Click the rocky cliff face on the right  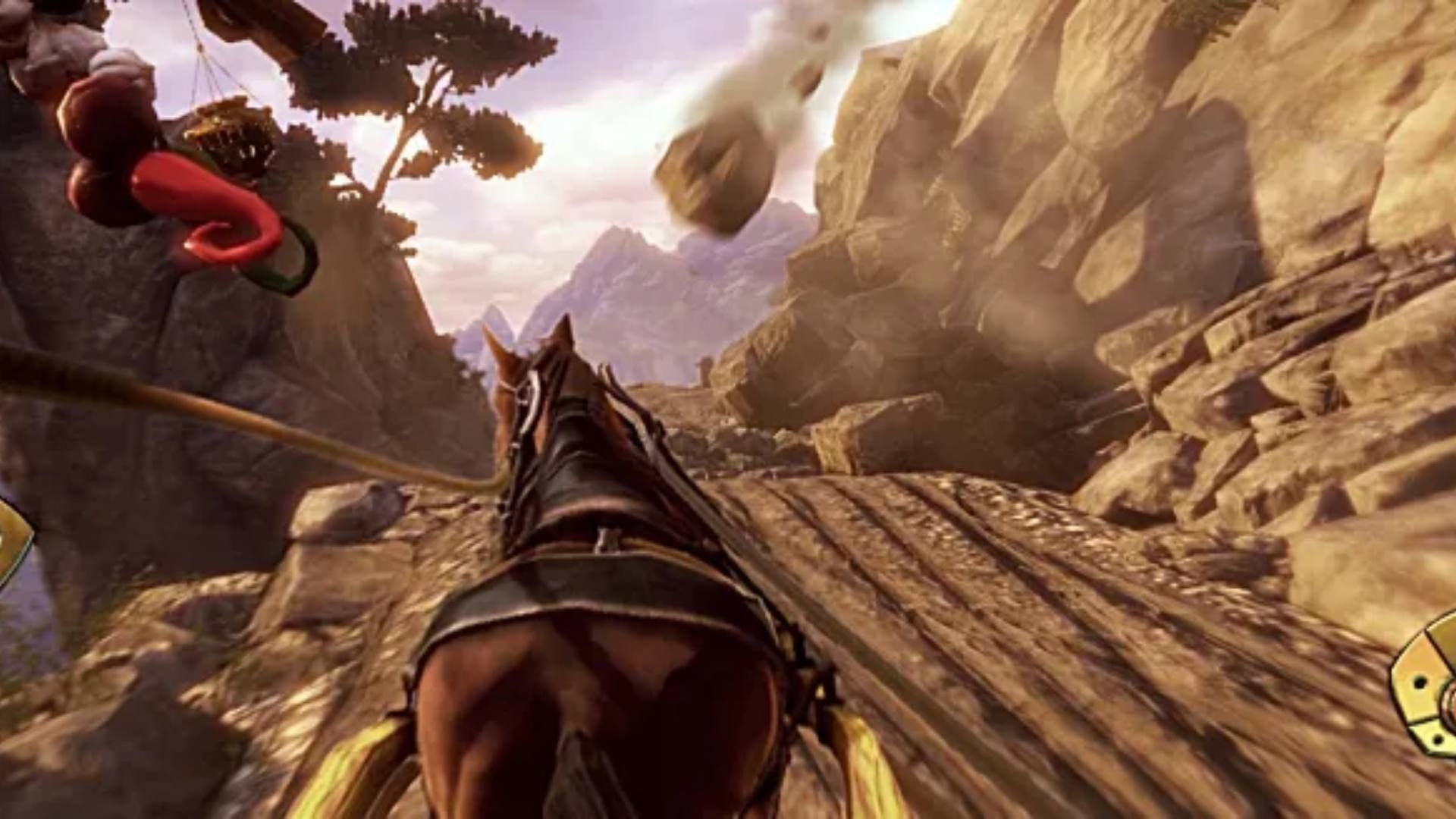pos(1213,227)
